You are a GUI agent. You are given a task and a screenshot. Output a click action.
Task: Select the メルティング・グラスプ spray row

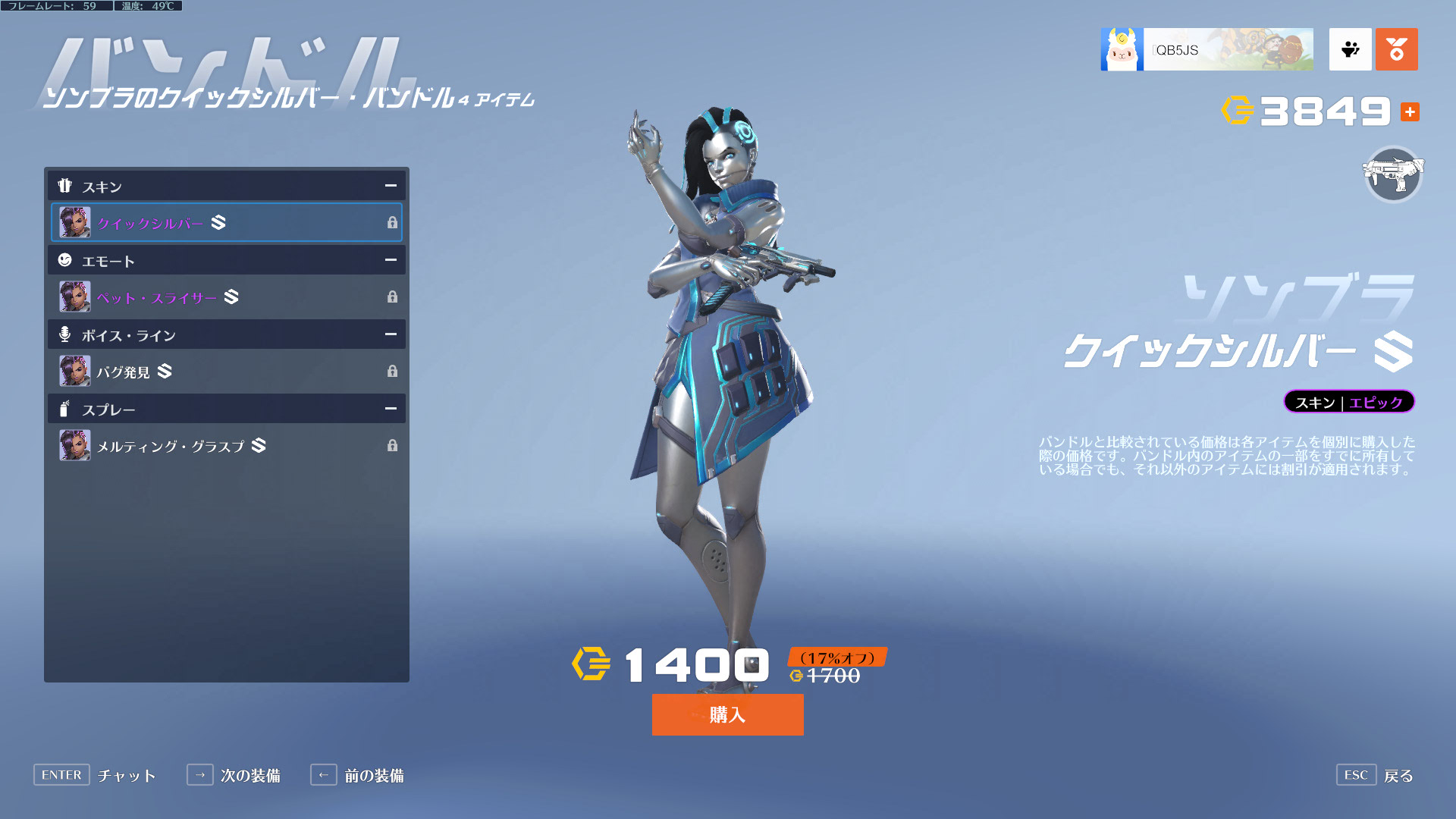pos(226,445)
